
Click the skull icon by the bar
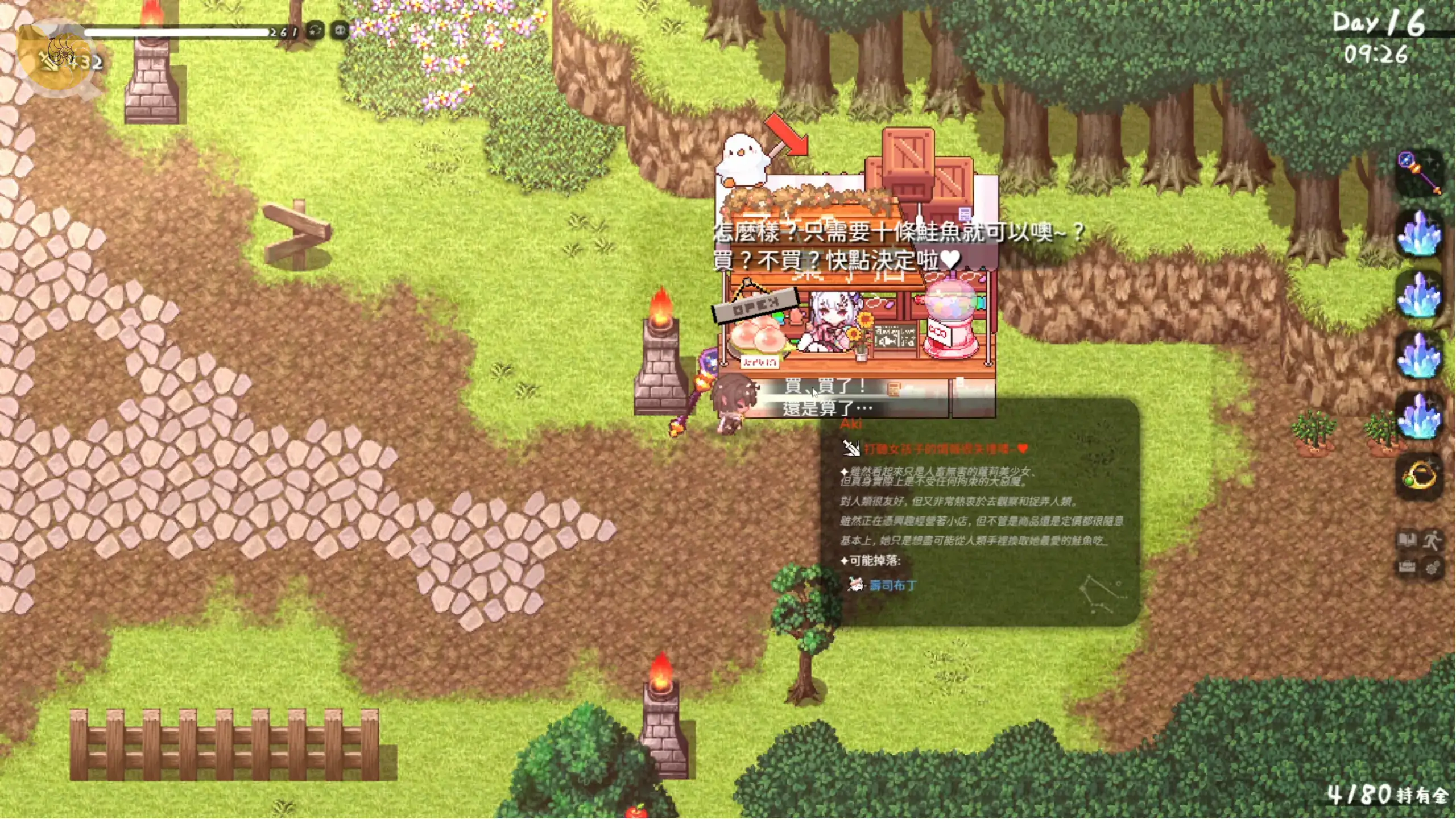[340, 30]
